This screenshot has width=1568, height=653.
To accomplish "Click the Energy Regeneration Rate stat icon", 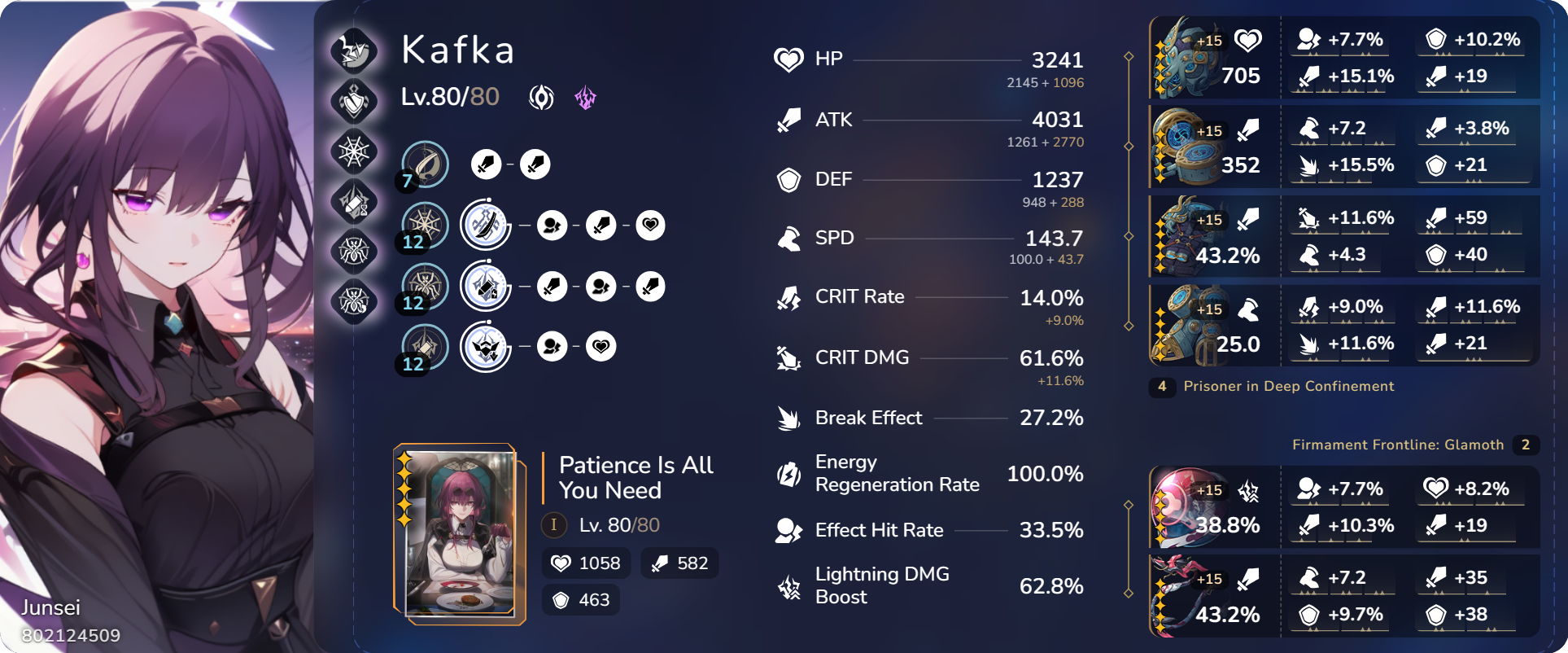I will click(x=788, y=473).
